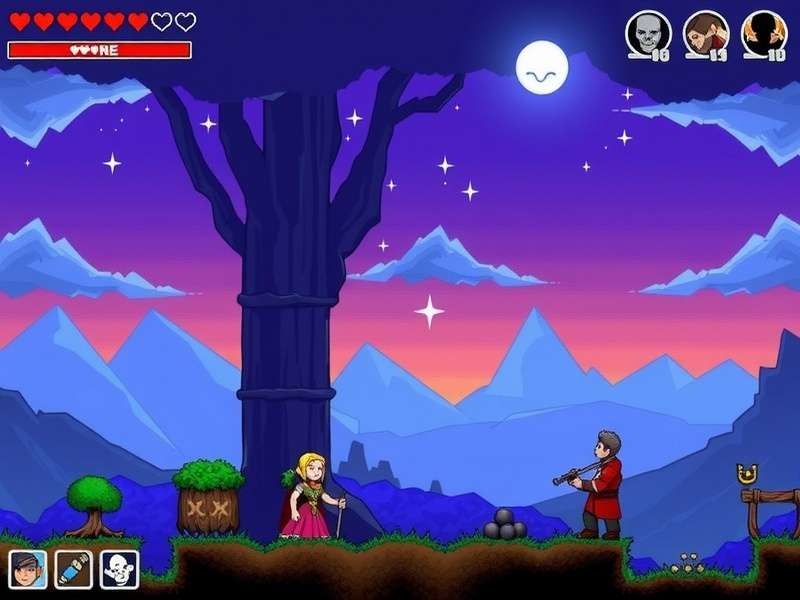Screen dimensions: 800x600
Task: Open the brown-haired character round portrait
Action: tap(705, 33)
